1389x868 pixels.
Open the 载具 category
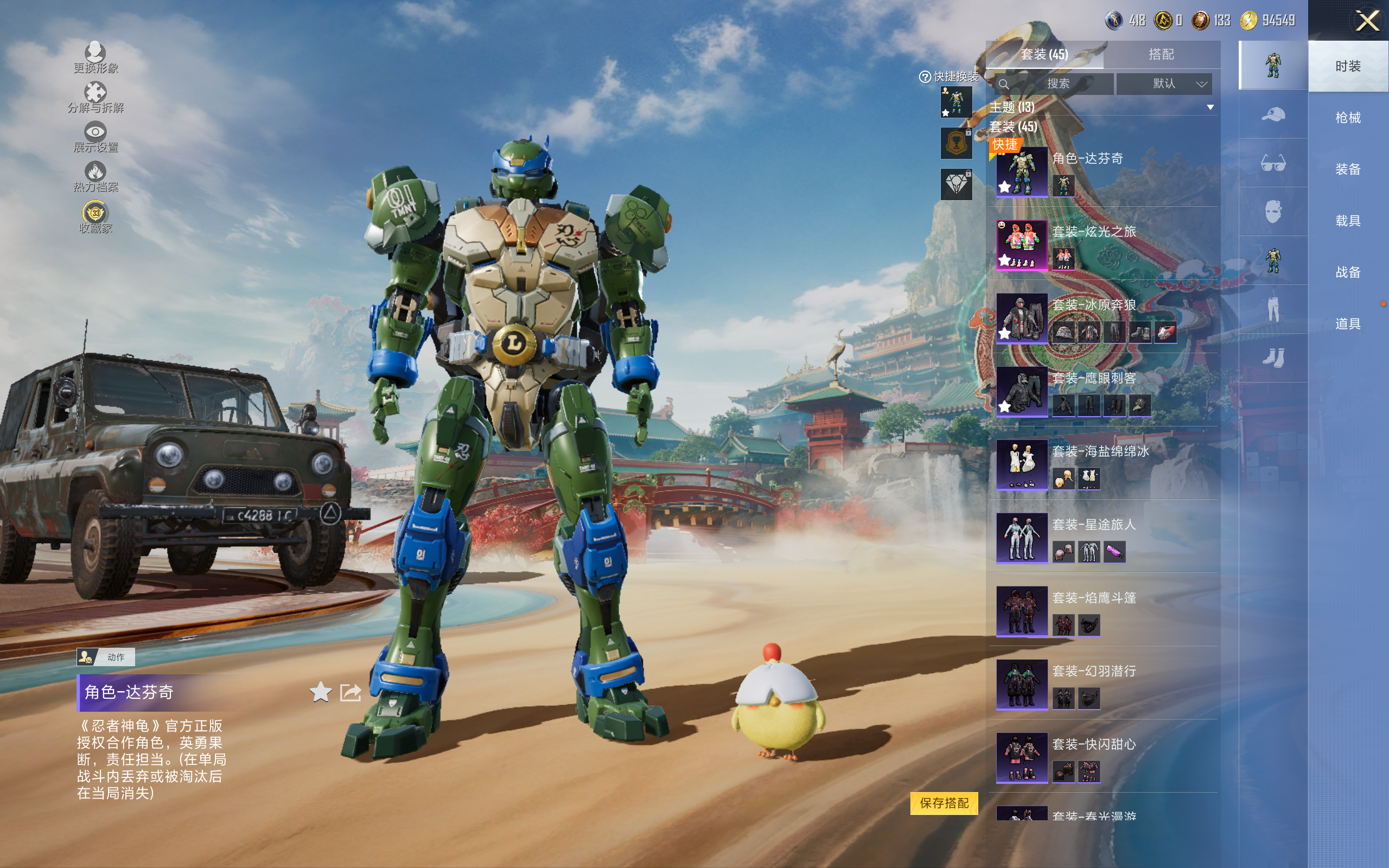(x=1348, y=221)
